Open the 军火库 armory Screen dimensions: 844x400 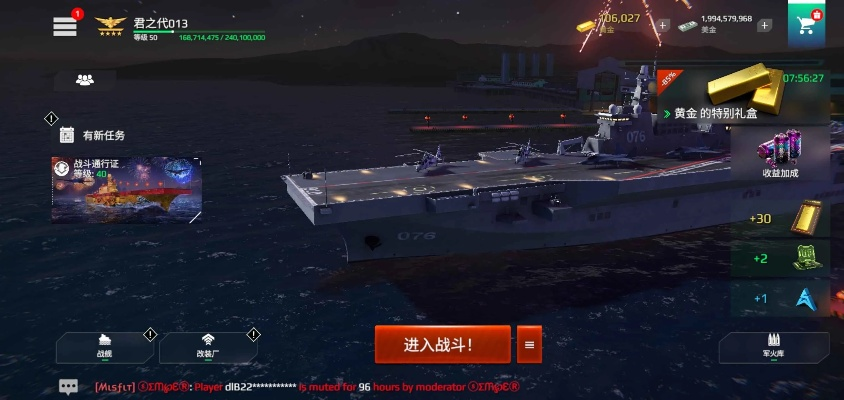[773, 348]
